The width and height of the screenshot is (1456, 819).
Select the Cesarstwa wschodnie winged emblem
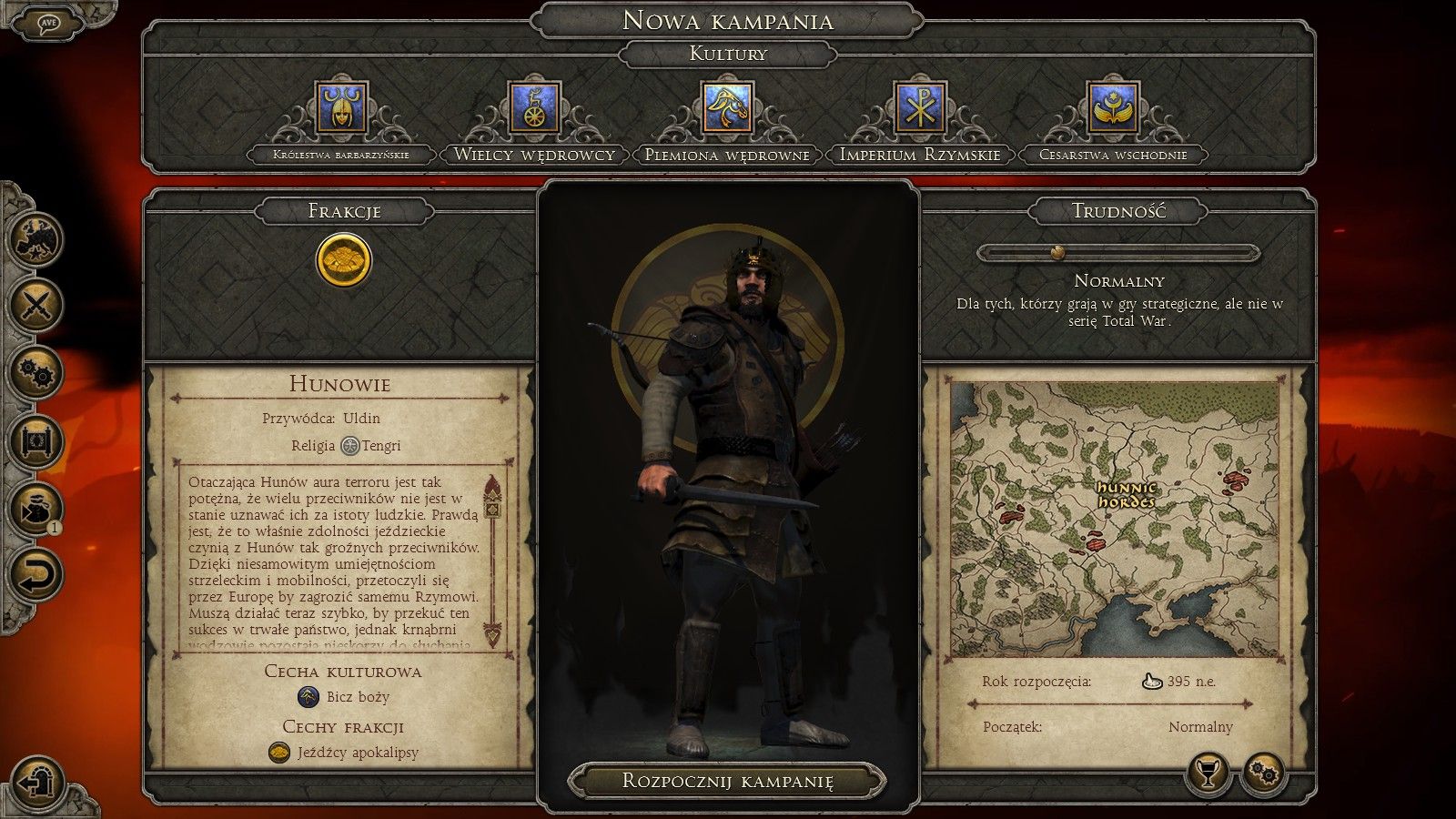[1112, 108]
